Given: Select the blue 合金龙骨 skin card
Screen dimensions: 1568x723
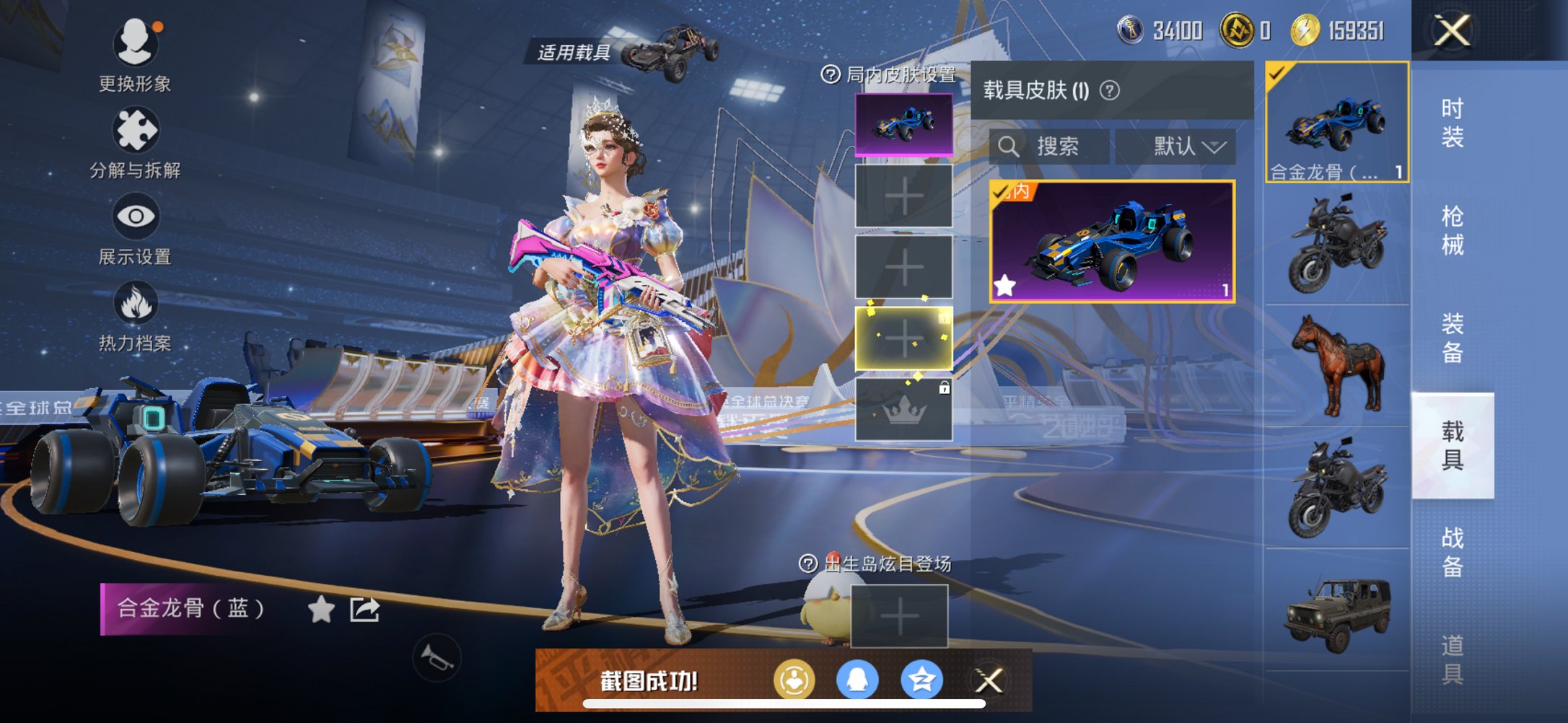Looking at the screenshot, I should click(x=1112, y=242).
